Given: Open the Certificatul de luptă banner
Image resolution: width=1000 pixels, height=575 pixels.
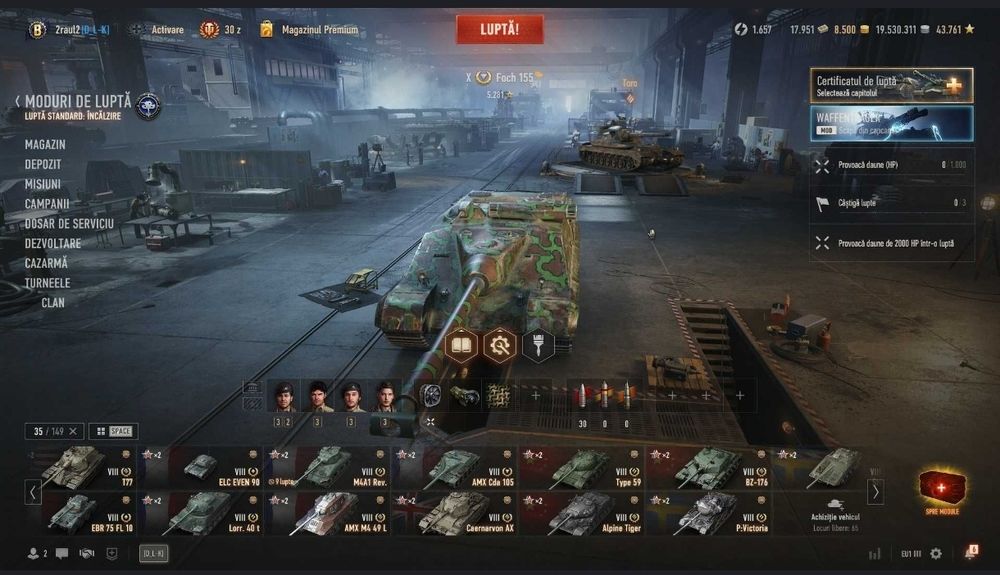Looking at the screenshot, I should pos(891,85).
